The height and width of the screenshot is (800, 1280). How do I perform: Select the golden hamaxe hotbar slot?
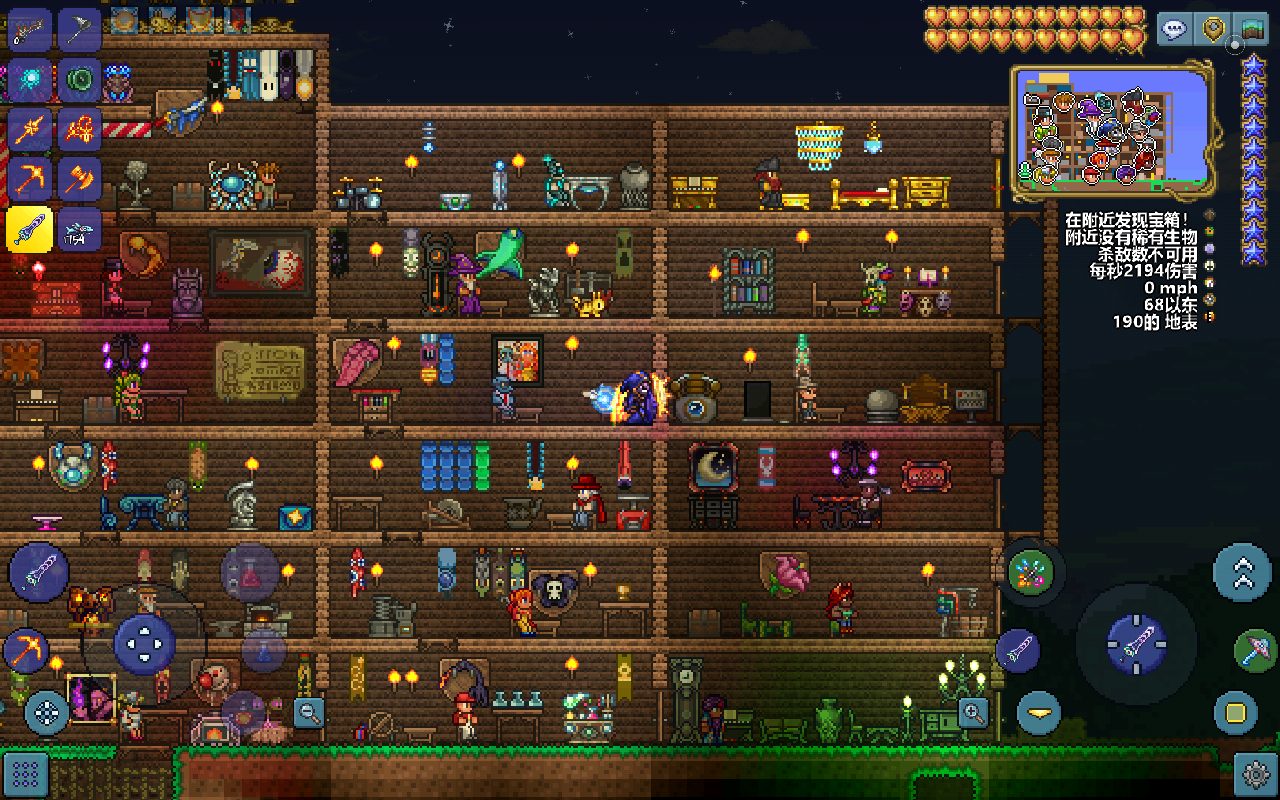[x=79, y=180]
